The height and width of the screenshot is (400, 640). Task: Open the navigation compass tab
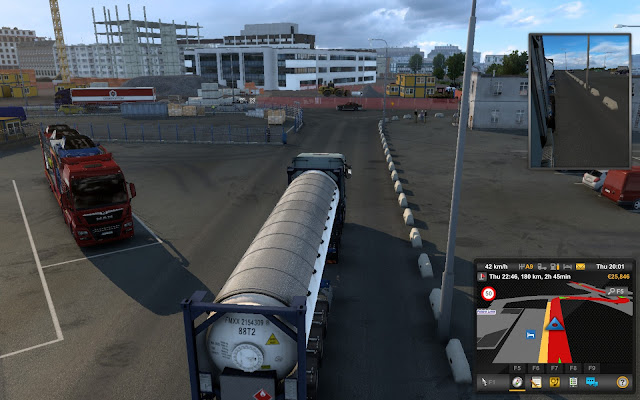[517, 381]
